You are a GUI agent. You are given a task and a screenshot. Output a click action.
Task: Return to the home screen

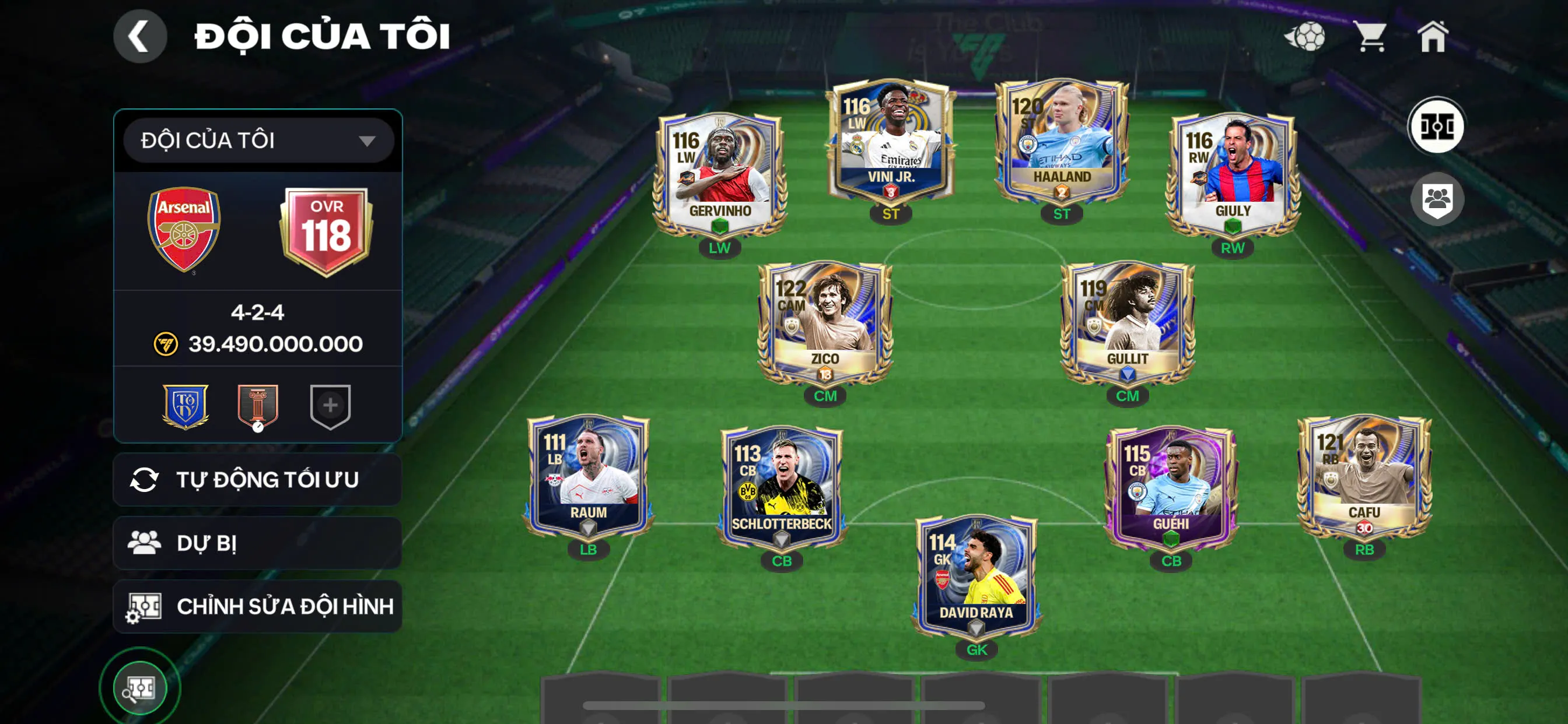1432,37
